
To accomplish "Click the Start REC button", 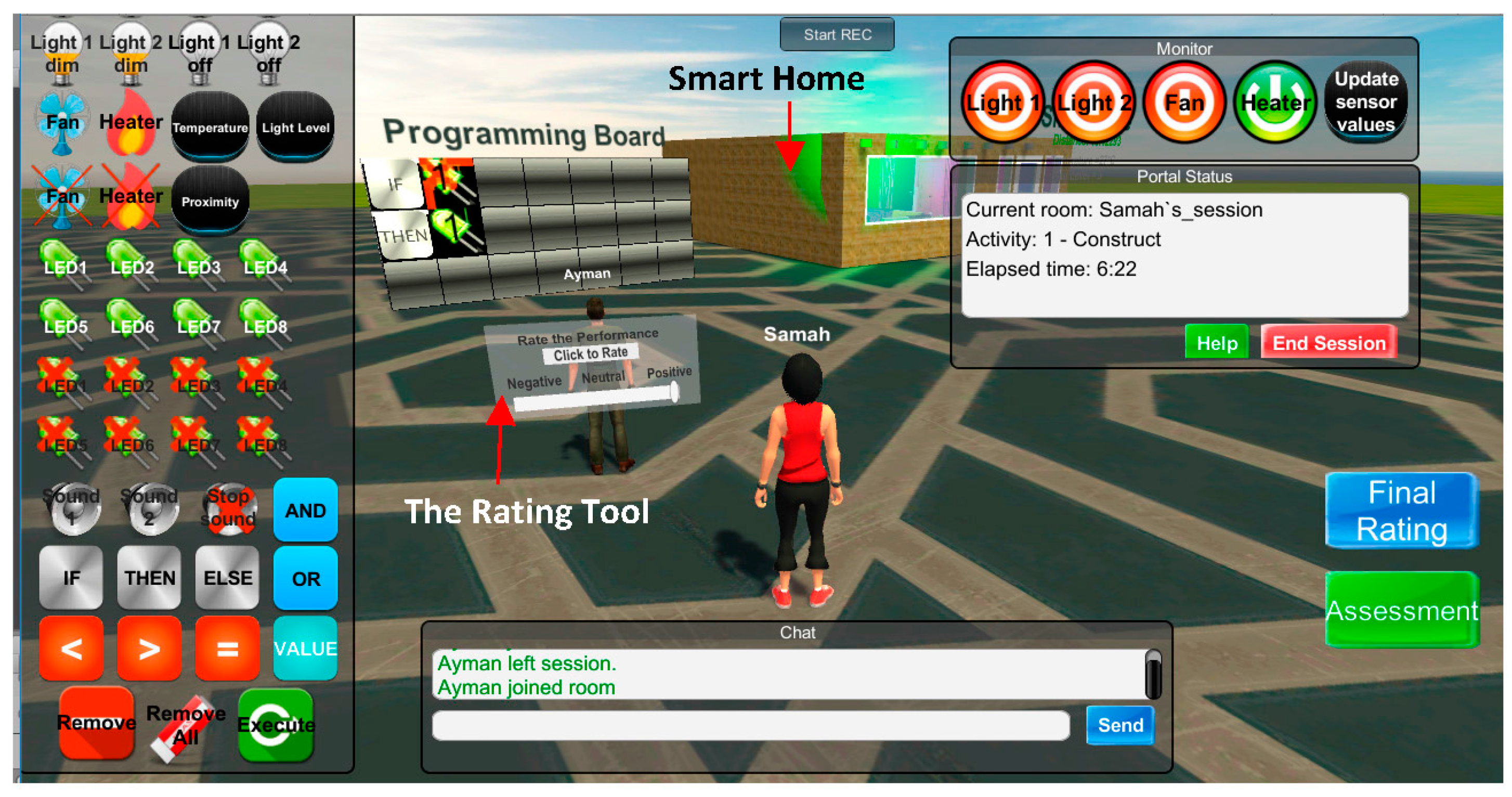I will [x=837, y=35].
